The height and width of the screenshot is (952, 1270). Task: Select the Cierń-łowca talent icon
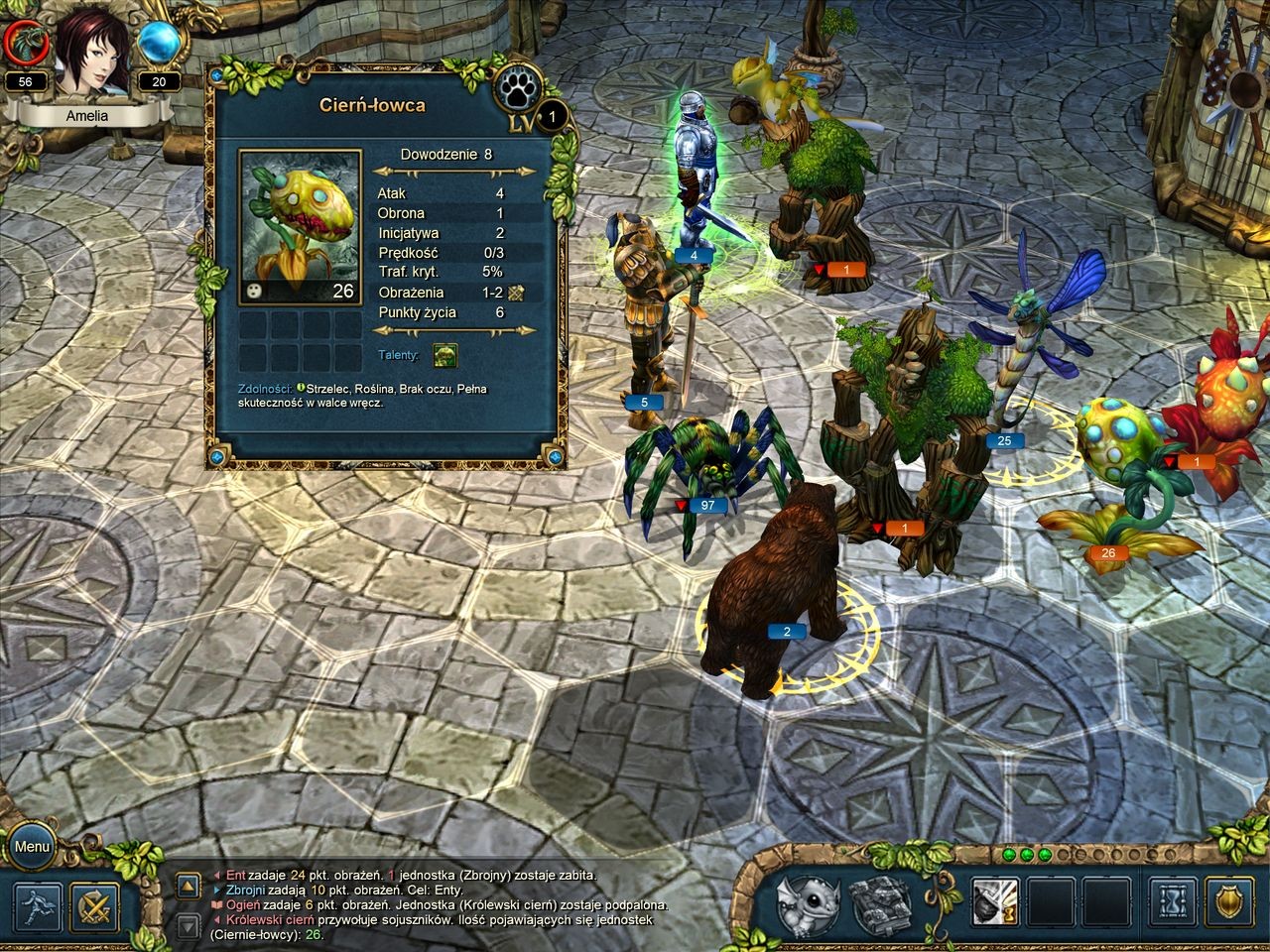click(444, 355)
